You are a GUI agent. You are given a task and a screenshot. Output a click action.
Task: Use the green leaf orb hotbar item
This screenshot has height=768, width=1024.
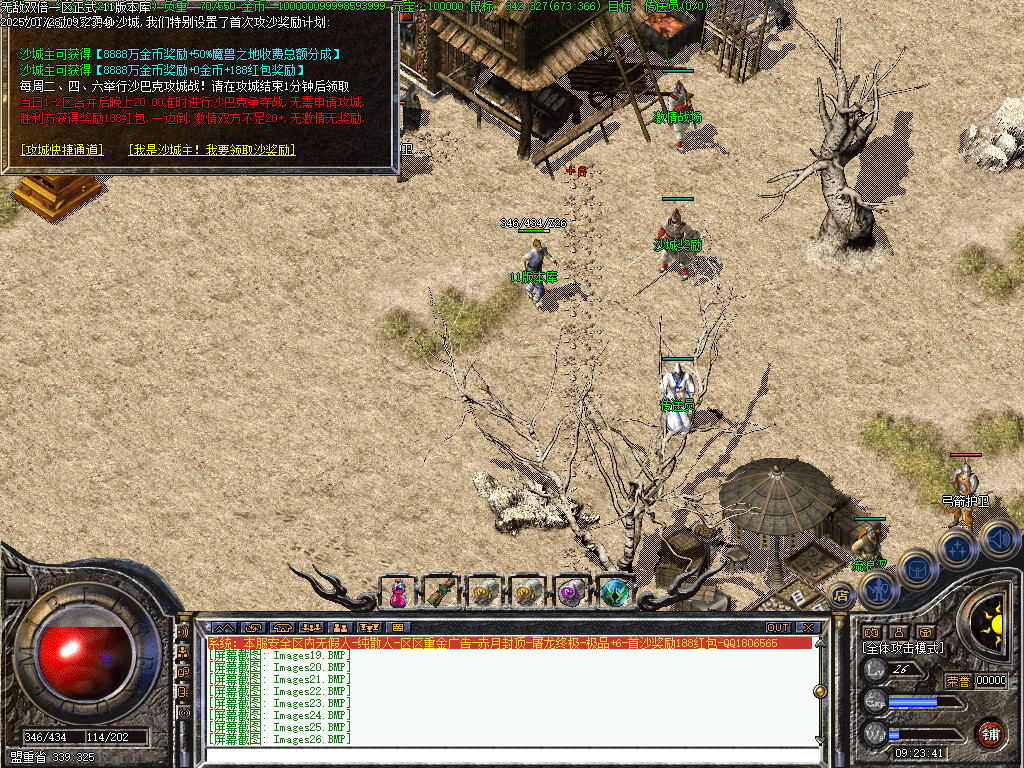[x=615, y=592]
